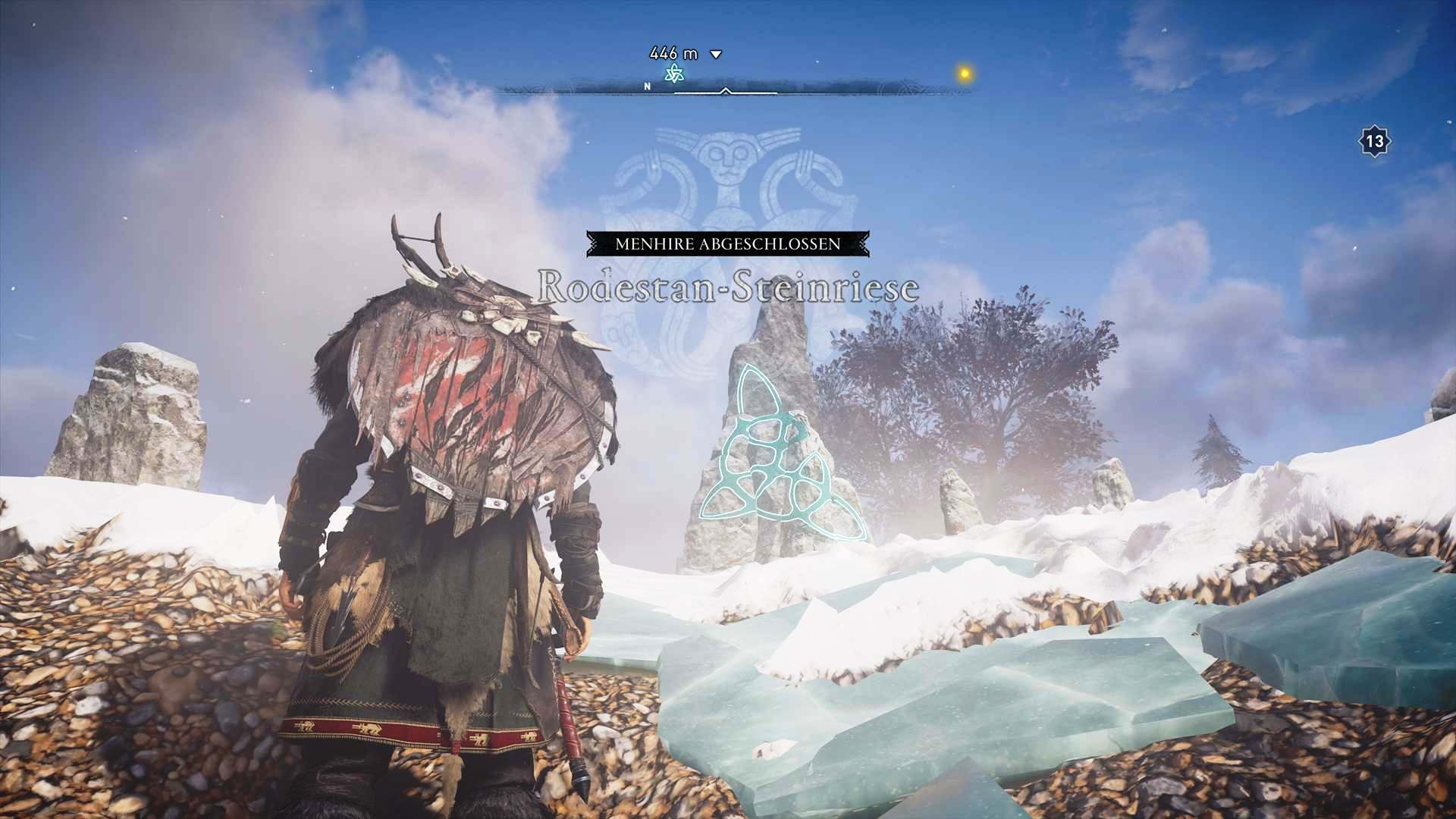Click the yellow dot marker on the compass

(x=965, y=74)
